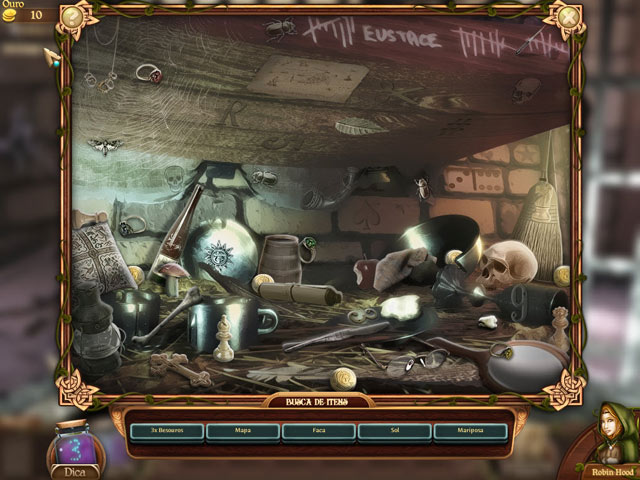Screen dimensions: 640x480
Task: Open the question mark help button
Action: 71,16
